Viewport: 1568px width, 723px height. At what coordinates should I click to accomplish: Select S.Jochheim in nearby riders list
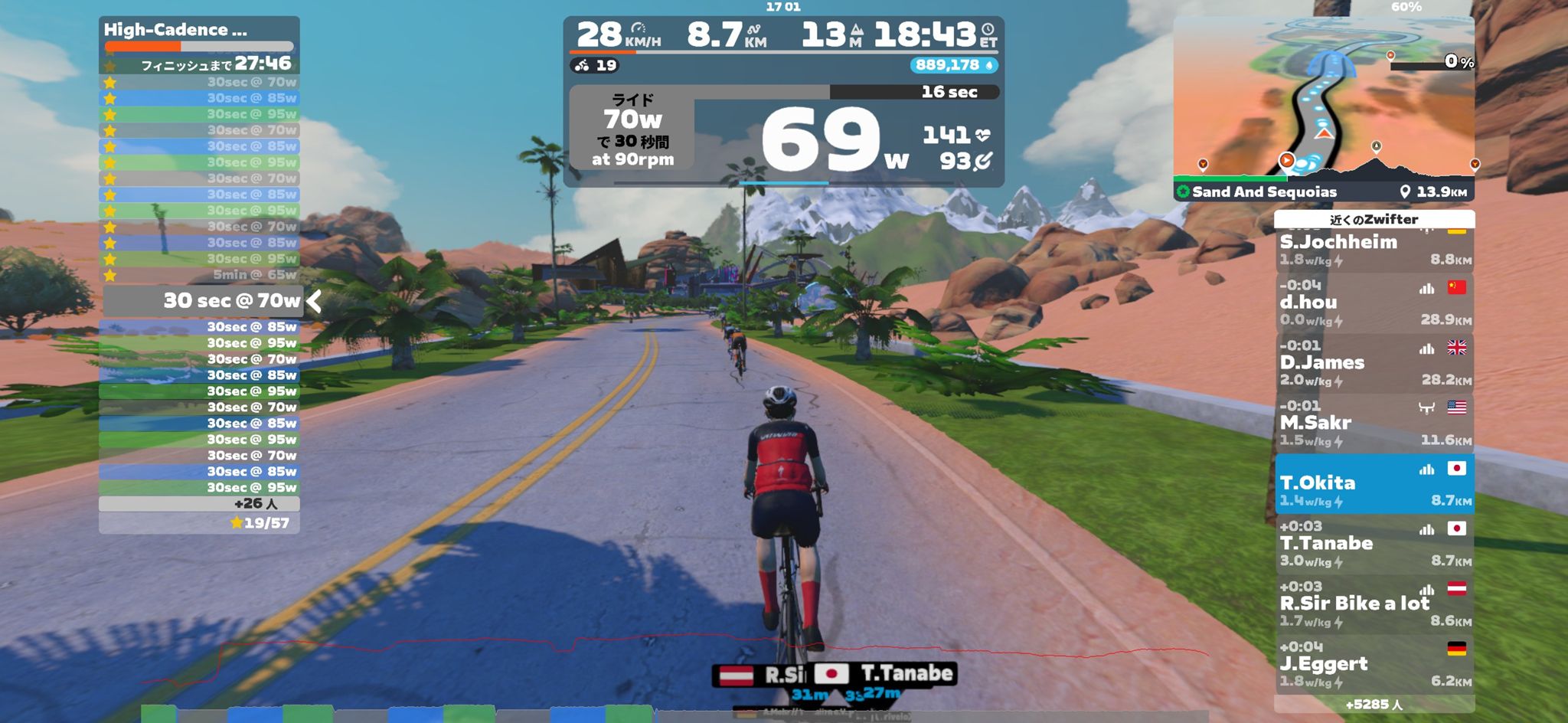[x=1374, y=249]
